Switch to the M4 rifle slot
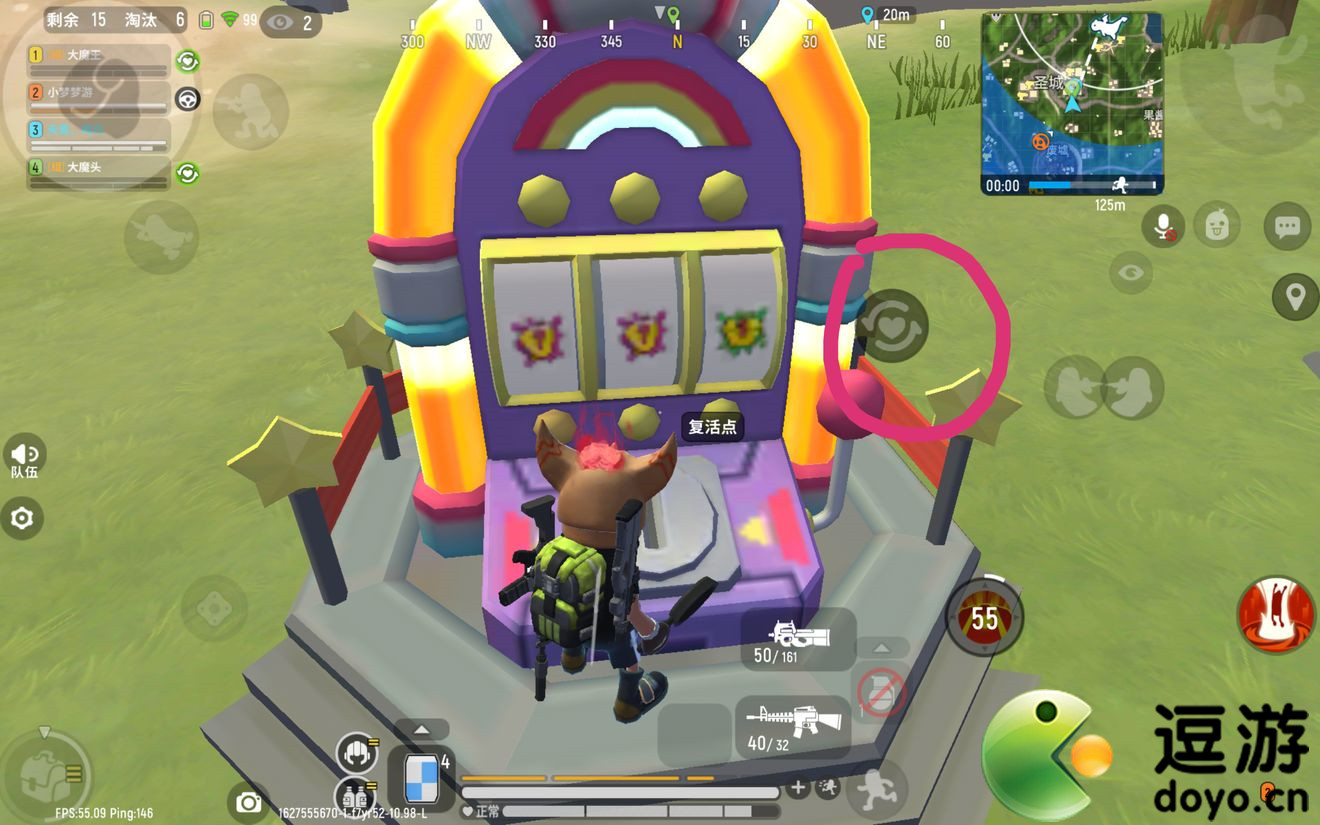This screenshot has width=1320, height=825. [x=792, y=727]
